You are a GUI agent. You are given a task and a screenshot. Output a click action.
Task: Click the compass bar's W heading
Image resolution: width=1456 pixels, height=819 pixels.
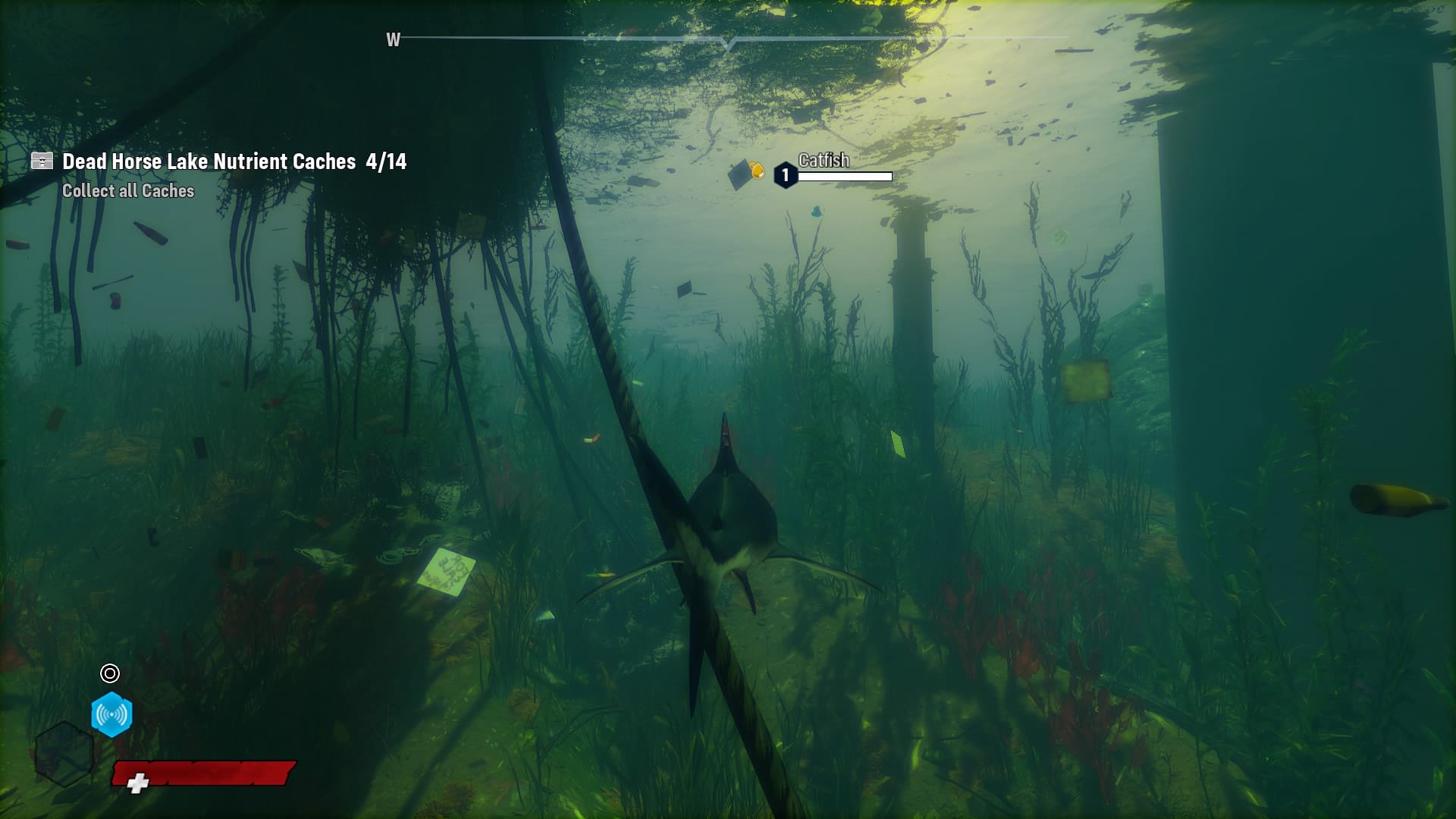[393, 40]
